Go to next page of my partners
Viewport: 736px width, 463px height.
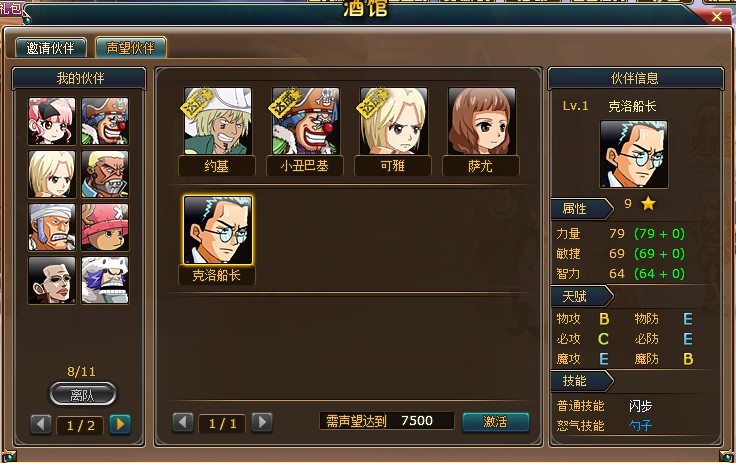click(120, 424)
